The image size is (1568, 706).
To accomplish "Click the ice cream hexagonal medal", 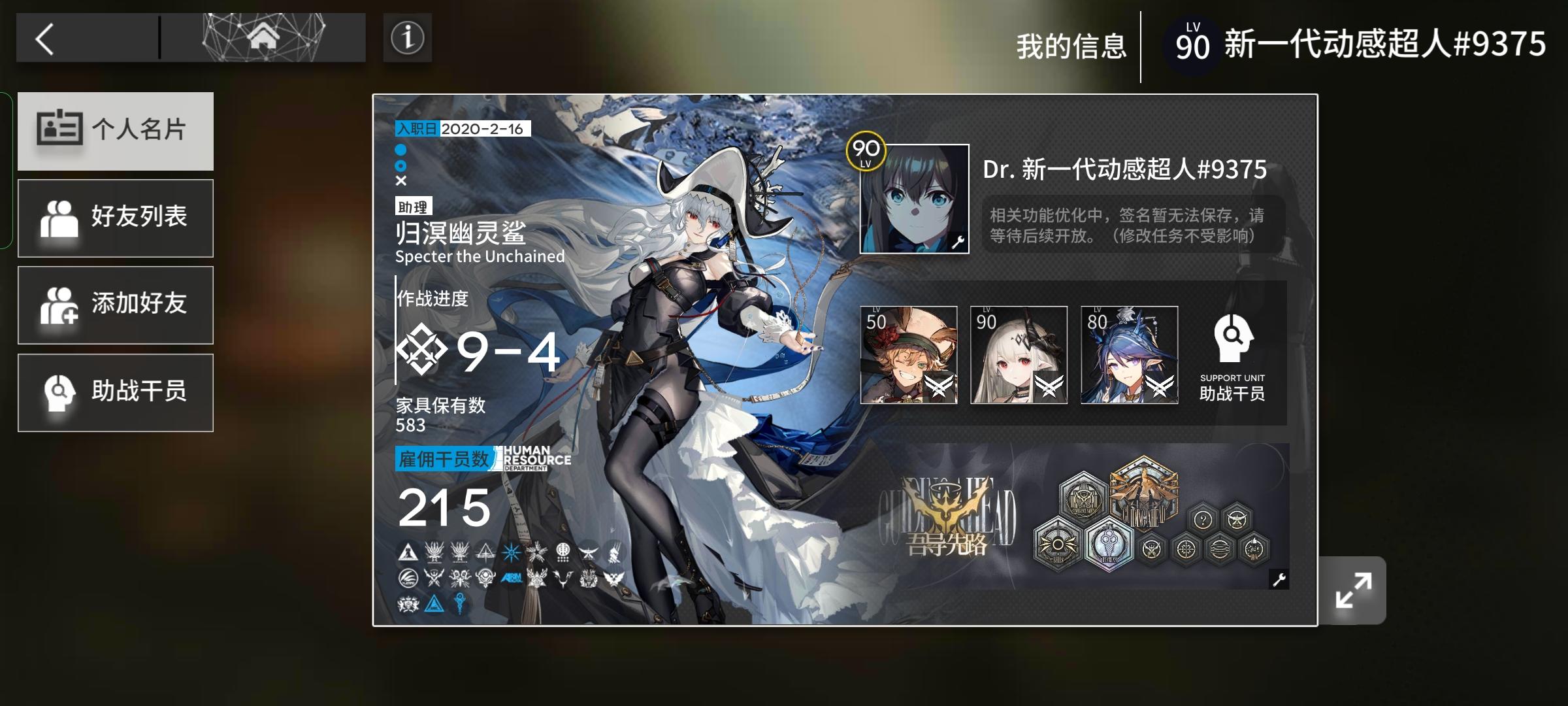I will (1111, 545).
